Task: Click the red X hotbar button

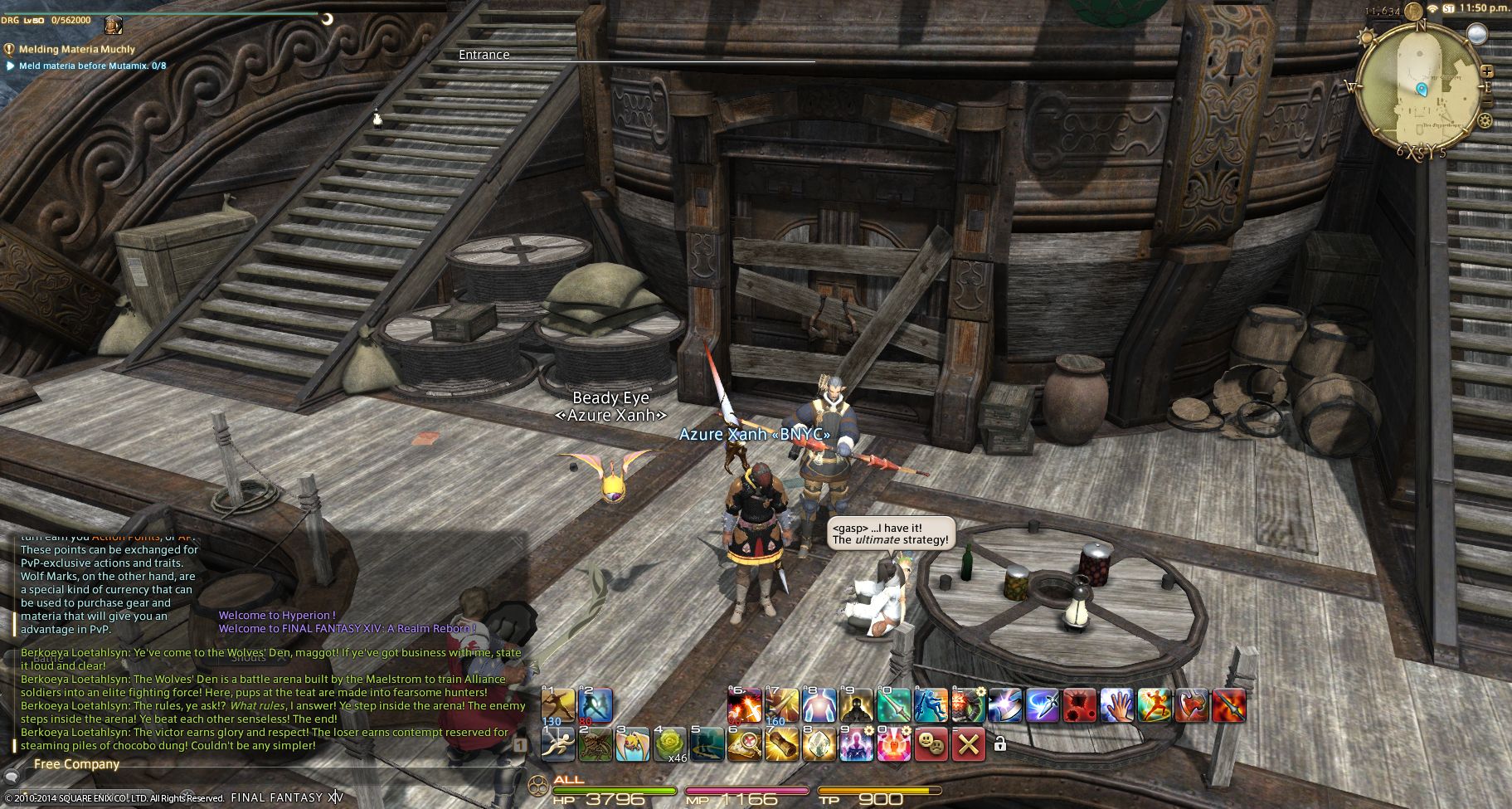Action: coord(968,743)
